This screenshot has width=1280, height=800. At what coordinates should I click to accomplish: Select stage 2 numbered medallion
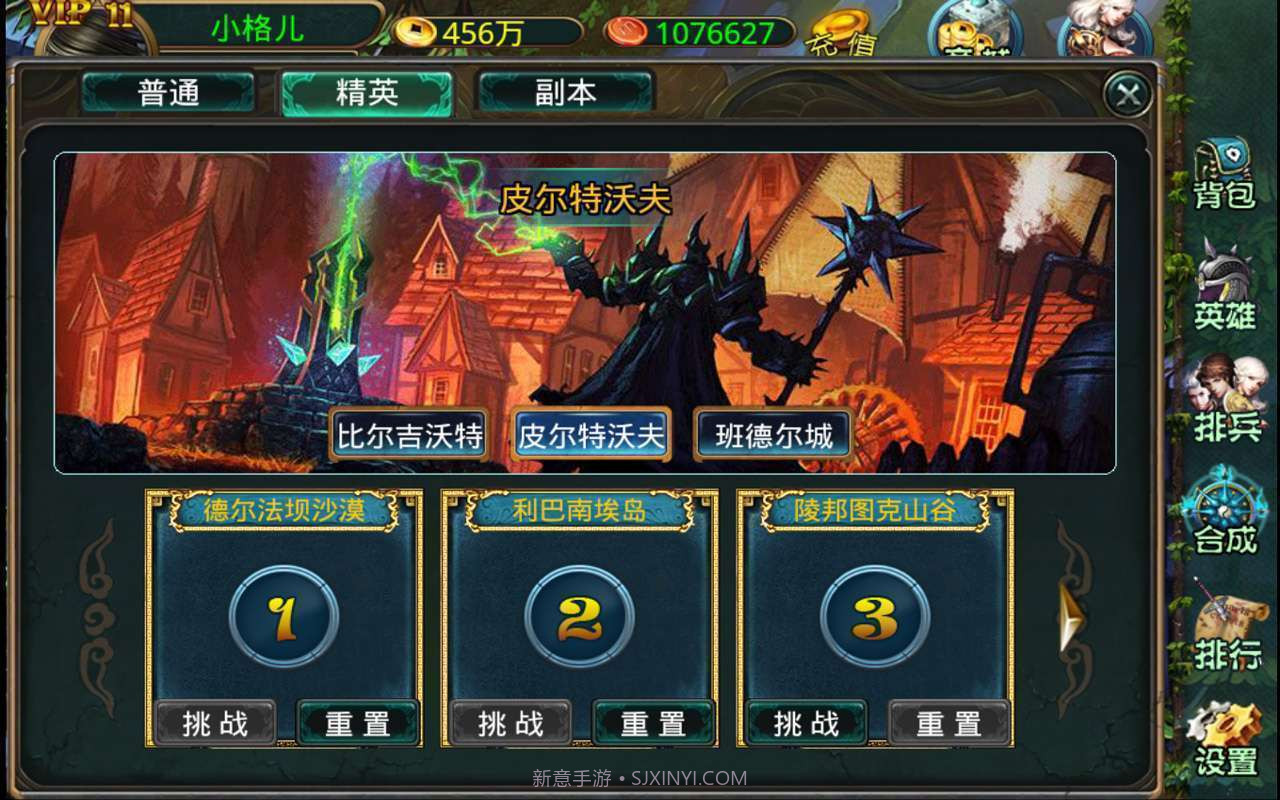point(578,617)
